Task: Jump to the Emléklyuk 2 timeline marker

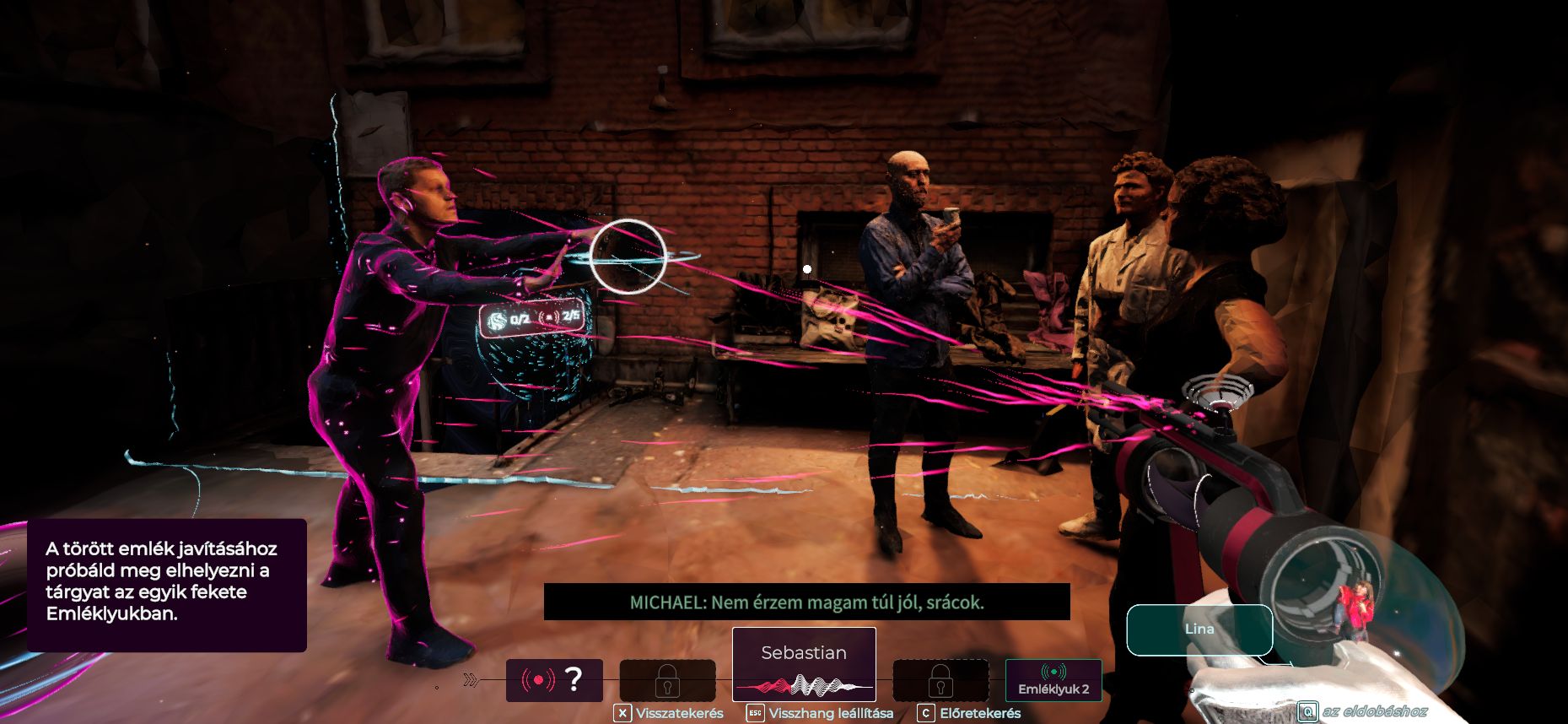Action: [1053, 679]
